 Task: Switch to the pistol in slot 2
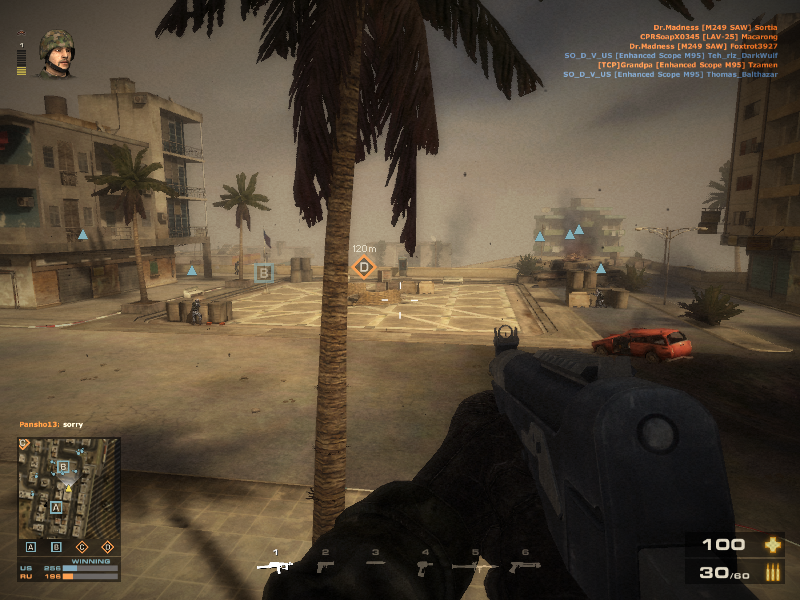click(x=325, y=566)
